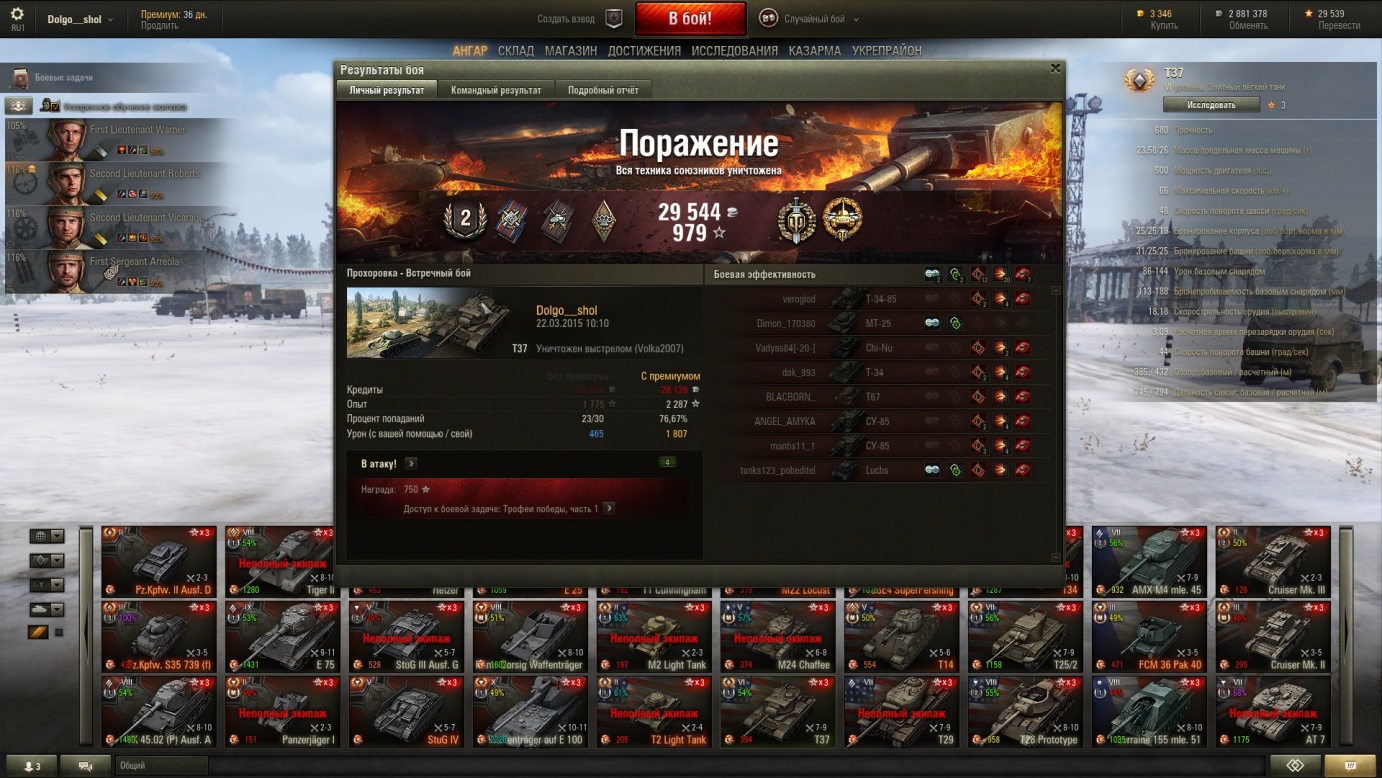Close the battle results window
Viewport: 1382px width, 778px height.
(x=1055, y=69)
